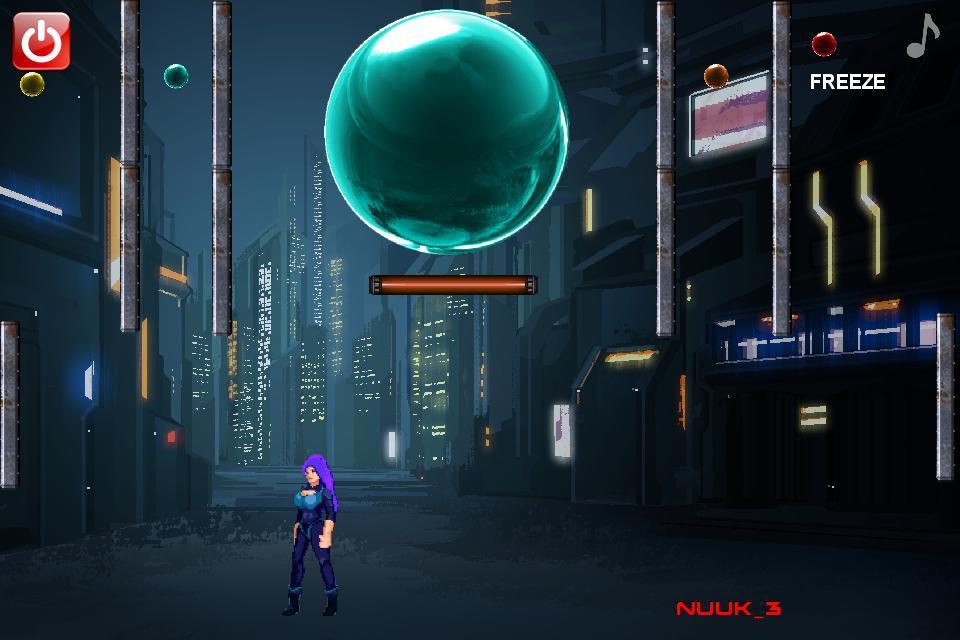Toggle the music note sound icon
960x640 pixels.
[x=922, y=37]
